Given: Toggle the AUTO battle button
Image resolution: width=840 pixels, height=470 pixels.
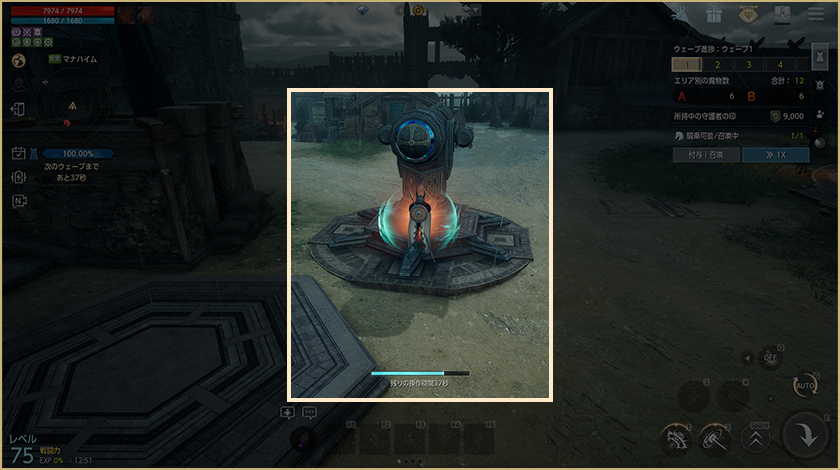Looking at the screenshot, I should [x=804, y=385].
